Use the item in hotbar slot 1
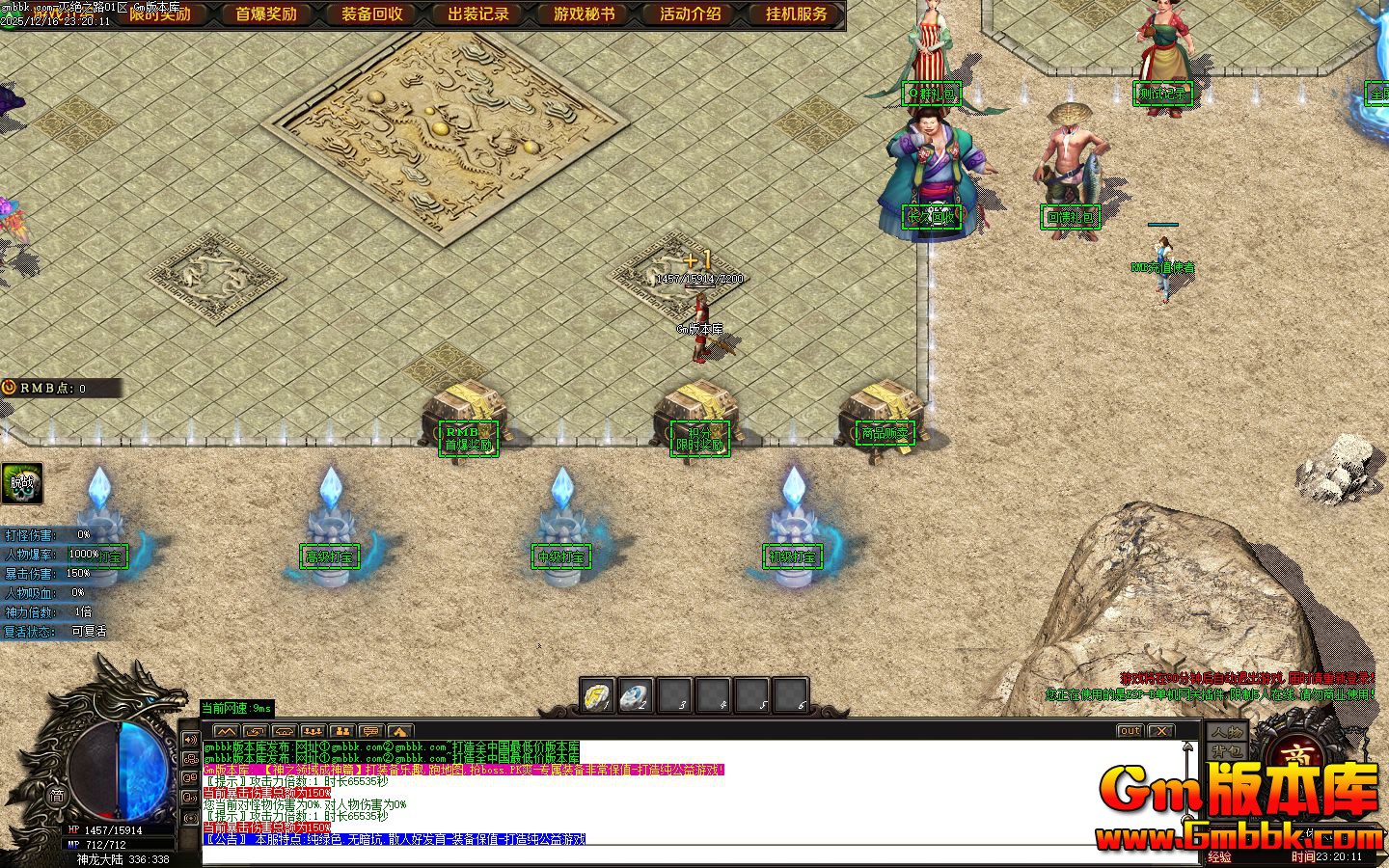1389x868 pixels. [596, 695]
